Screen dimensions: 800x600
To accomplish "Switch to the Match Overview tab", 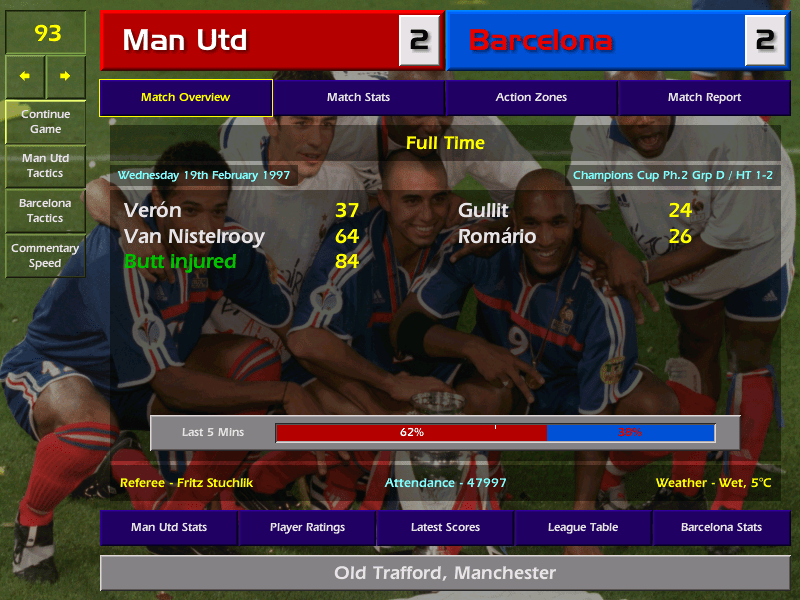I will (185, 97).
